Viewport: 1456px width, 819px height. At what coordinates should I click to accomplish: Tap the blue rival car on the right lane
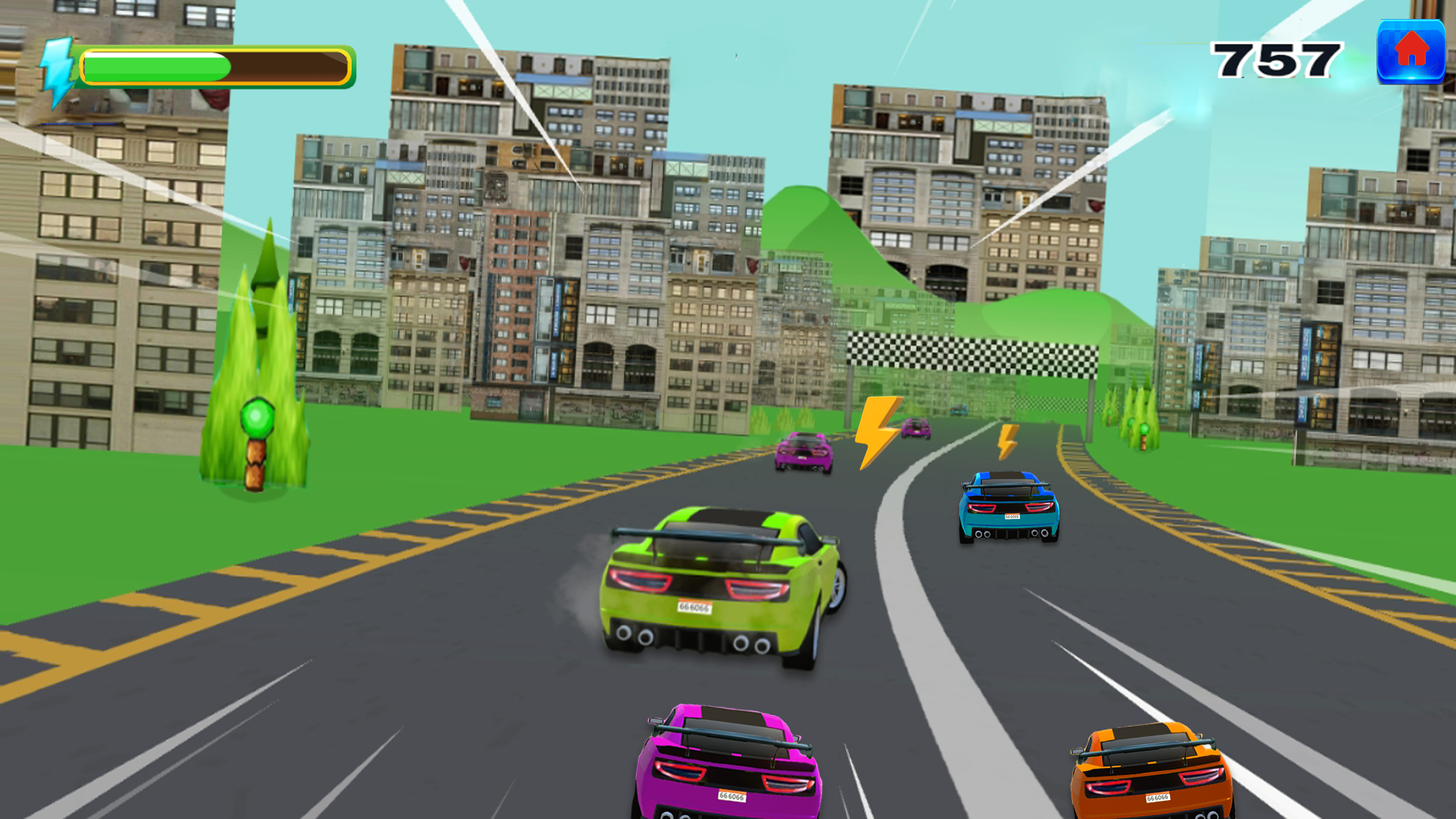pyautogui.click(x=1006, y=508)
